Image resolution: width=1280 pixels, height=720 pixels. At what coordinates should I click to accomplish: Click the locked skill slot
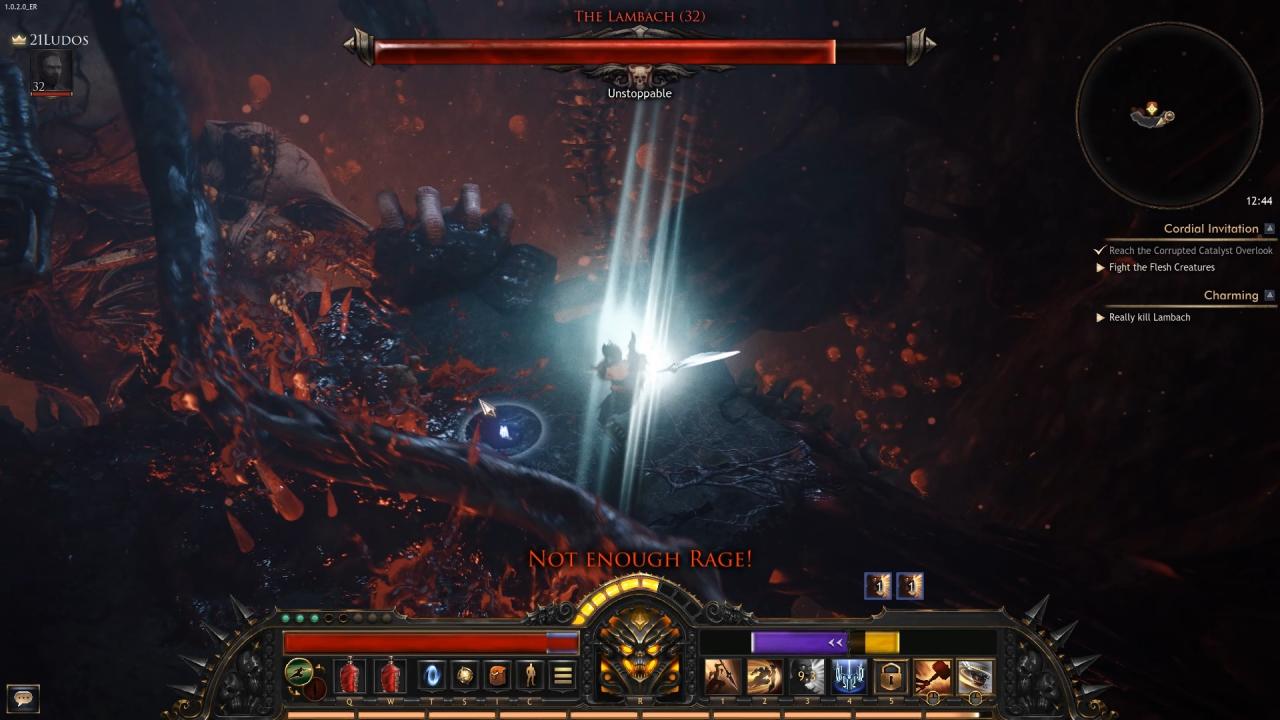click(891, 676)
